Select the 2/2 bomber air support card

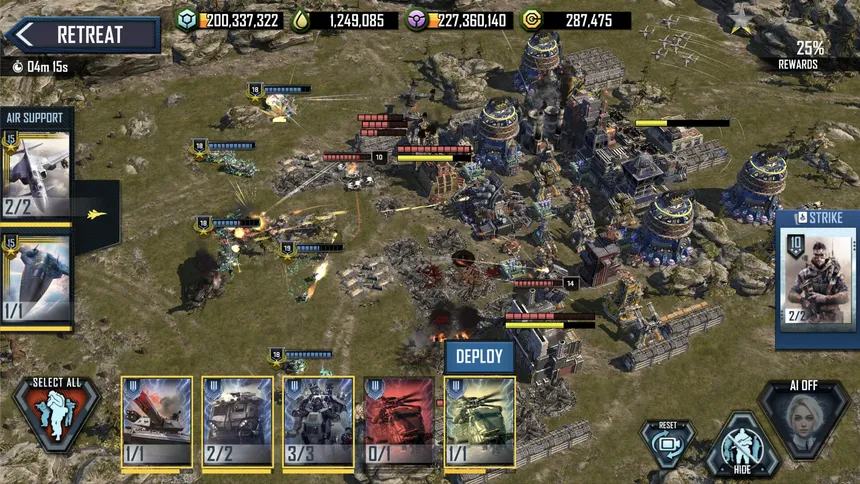click(x=37, y=175)
